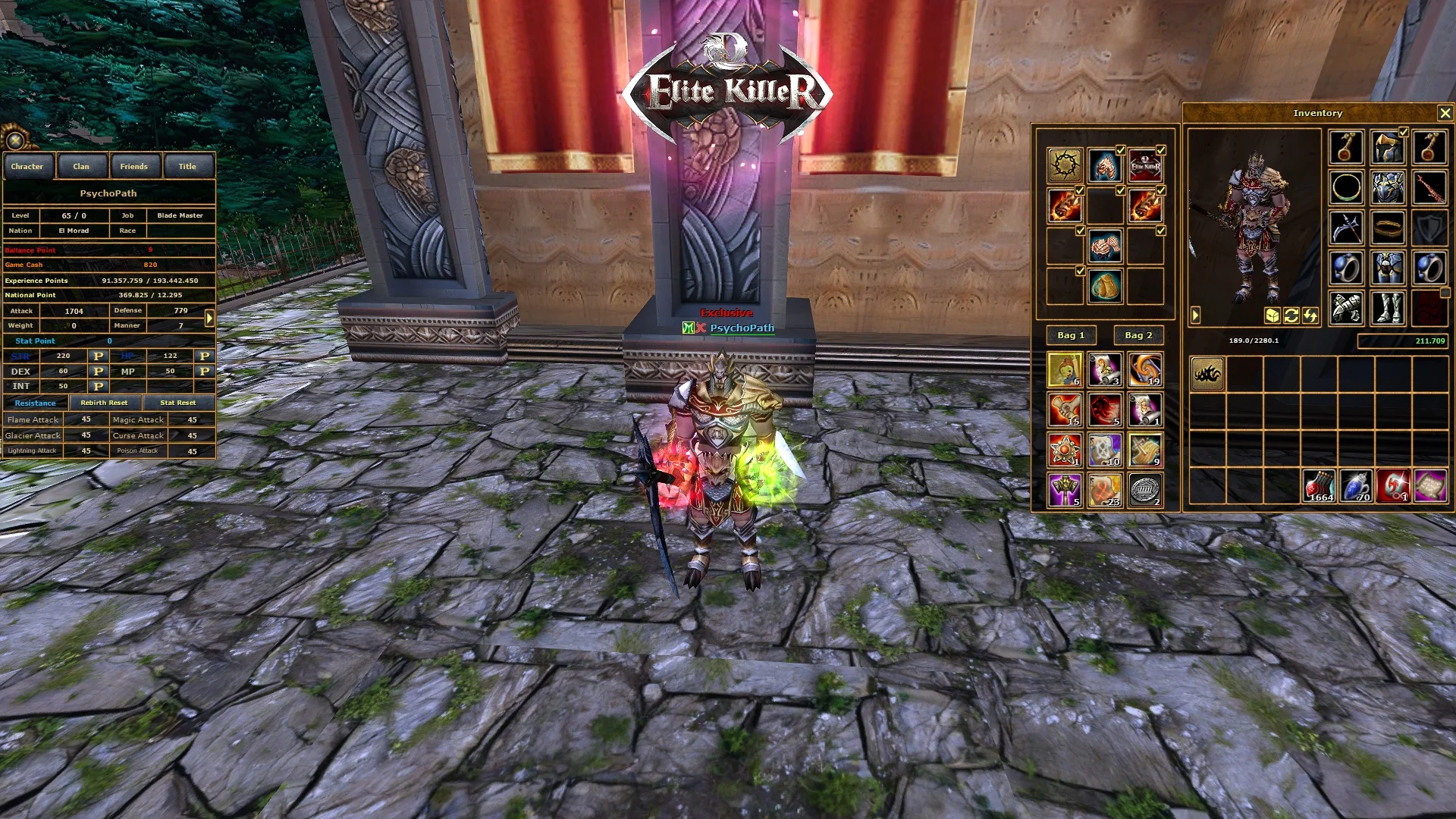Select the Chracter tab
The height and width of the screenshot is (819, 1456).
(27, 167)
